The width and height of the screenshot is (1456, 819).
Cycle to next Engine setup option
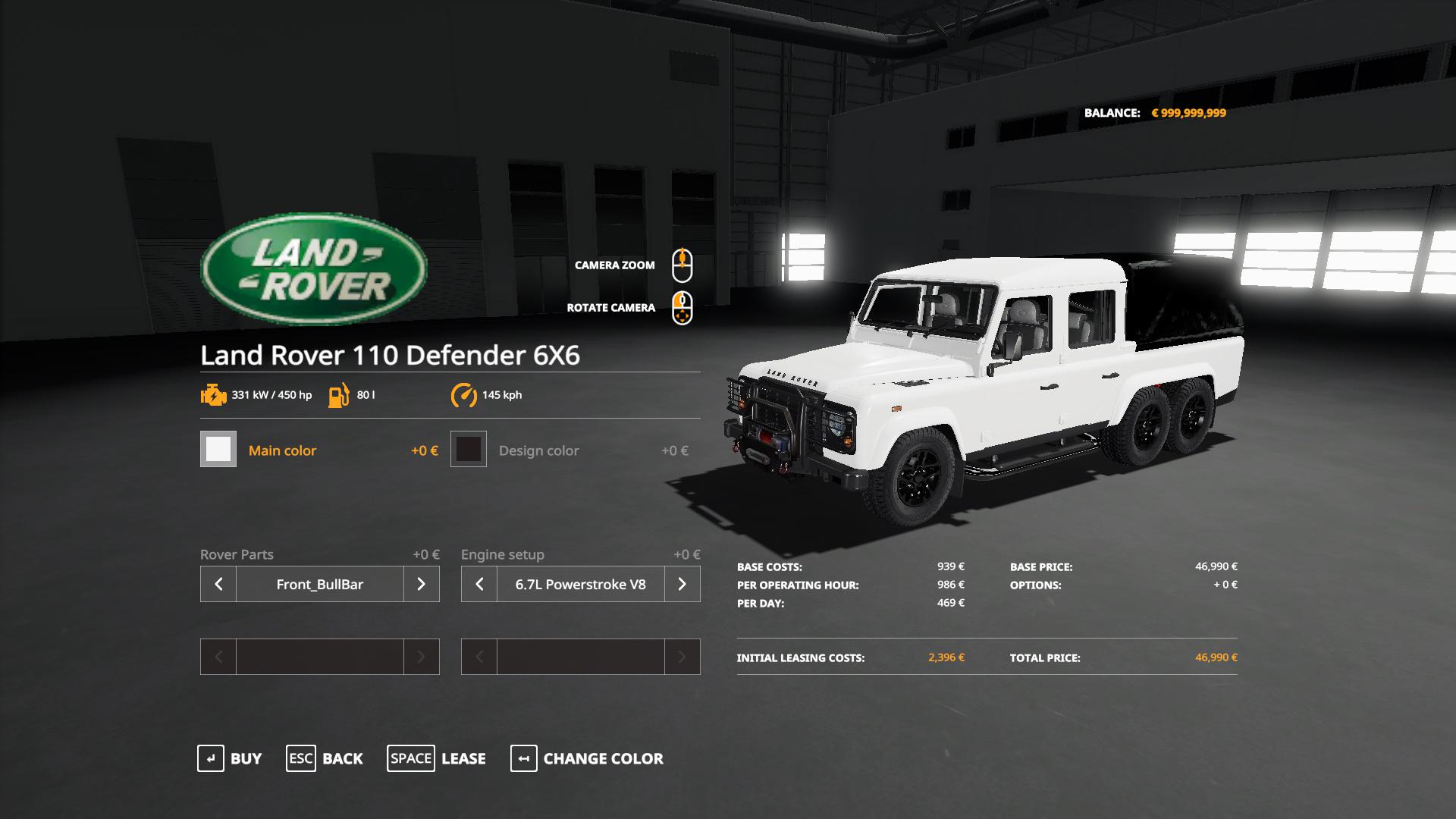click(x=682, y=584)
